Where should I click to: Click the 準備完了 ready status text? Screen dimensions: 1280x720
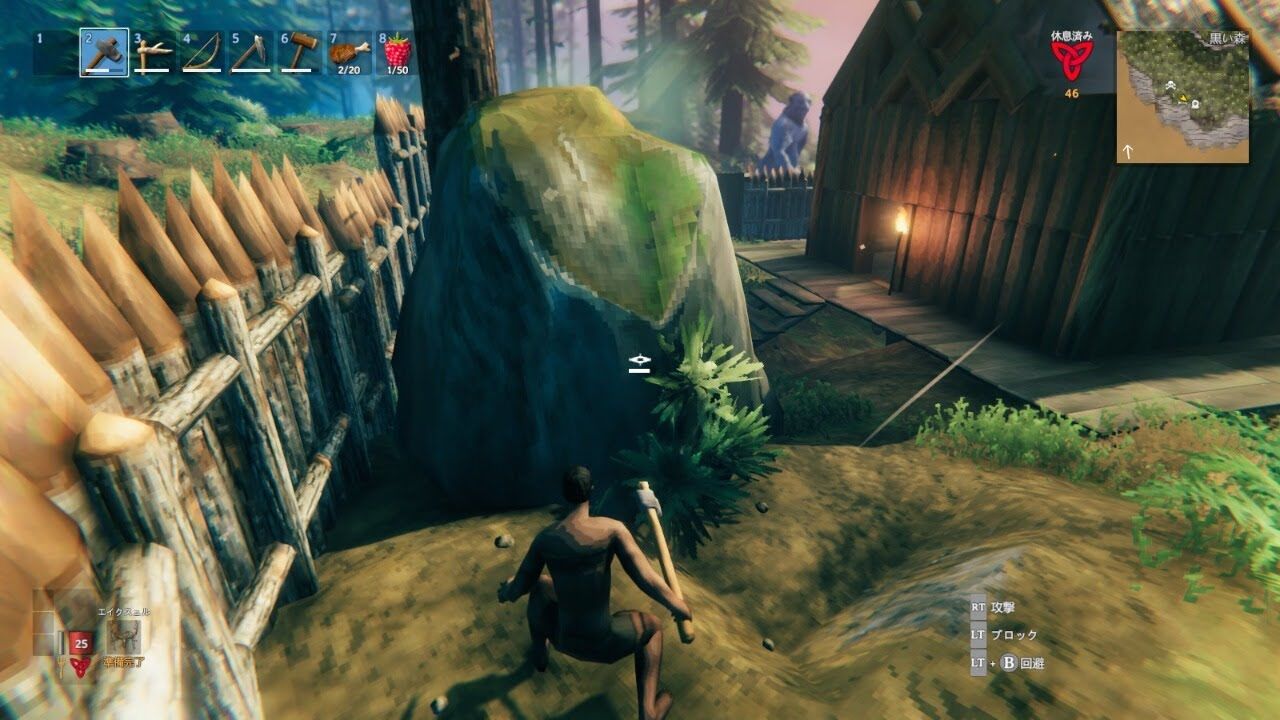coord(122,662)
